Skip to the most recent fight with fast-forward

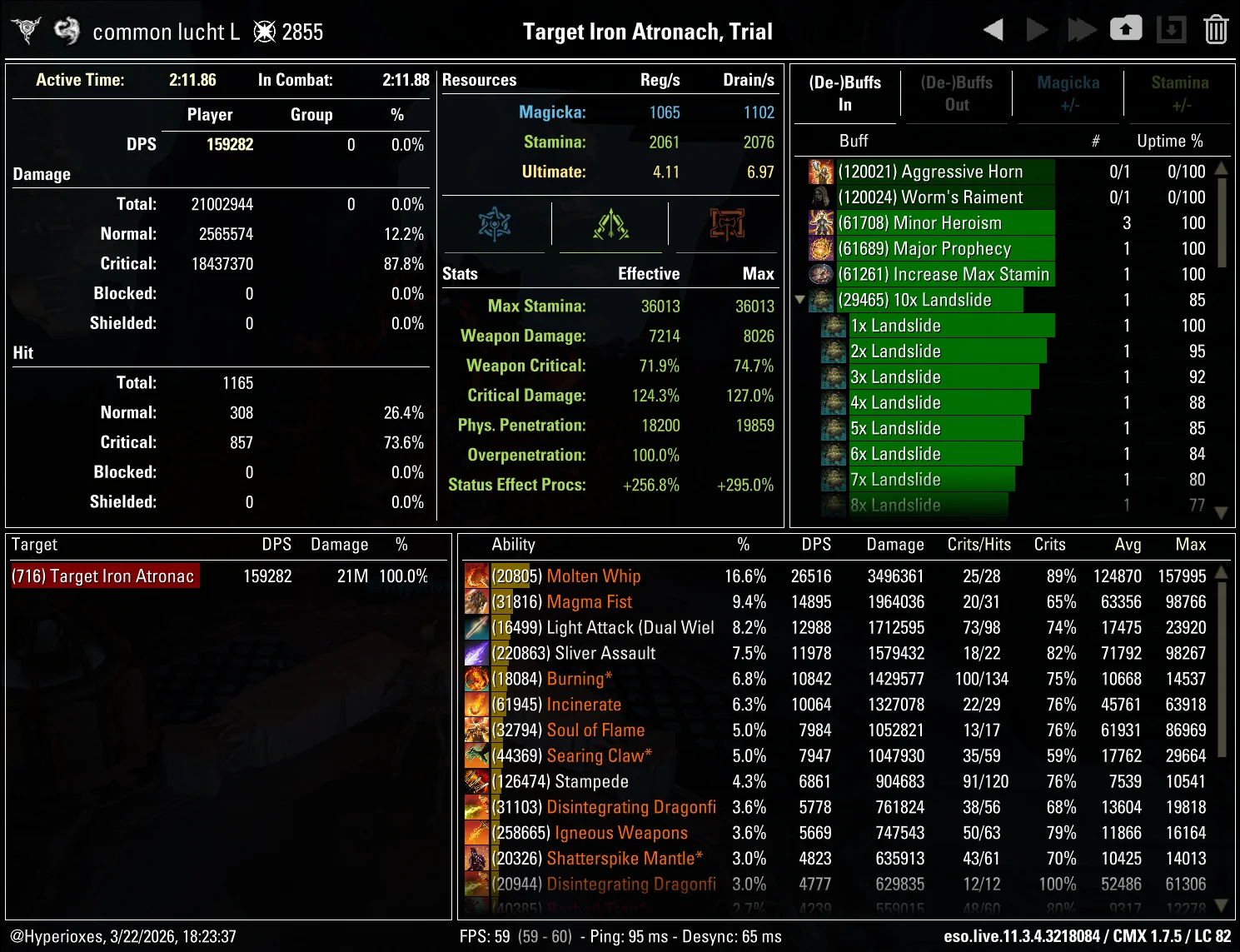pyautogui.click(x=1082, y=28)
